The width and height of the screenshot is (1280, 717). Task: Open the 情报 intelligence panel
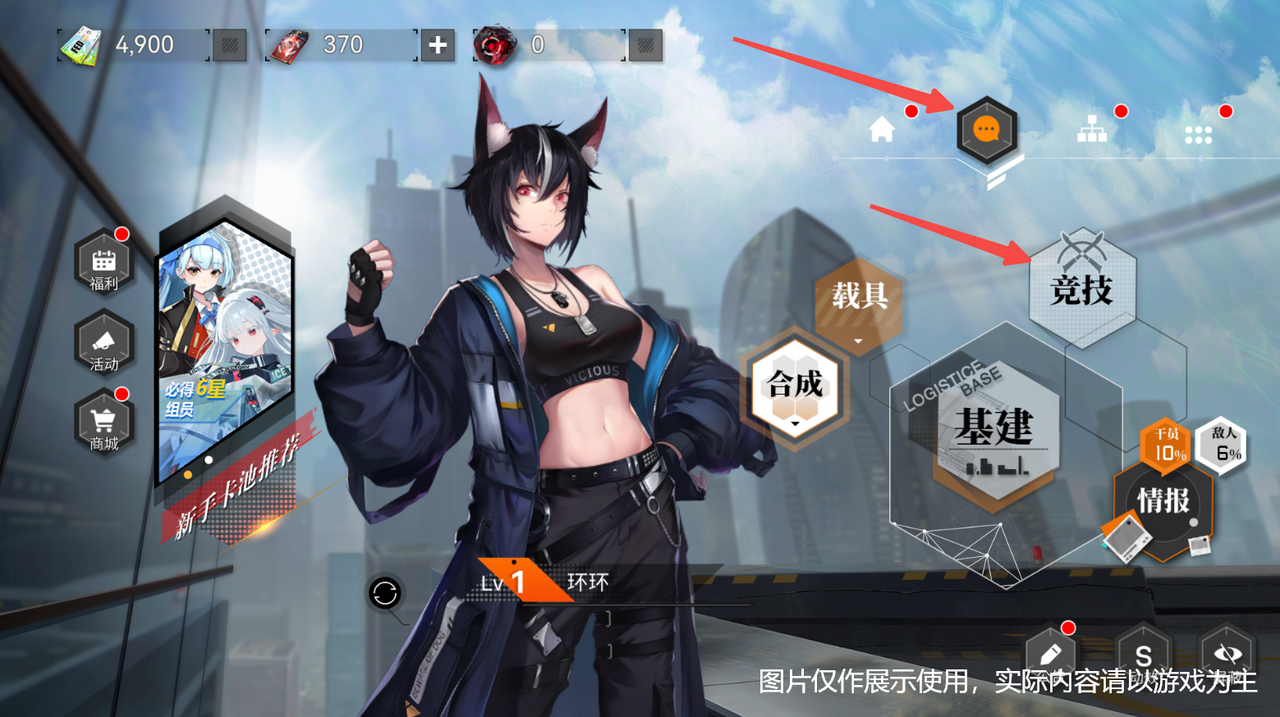tap(1164, 501)
